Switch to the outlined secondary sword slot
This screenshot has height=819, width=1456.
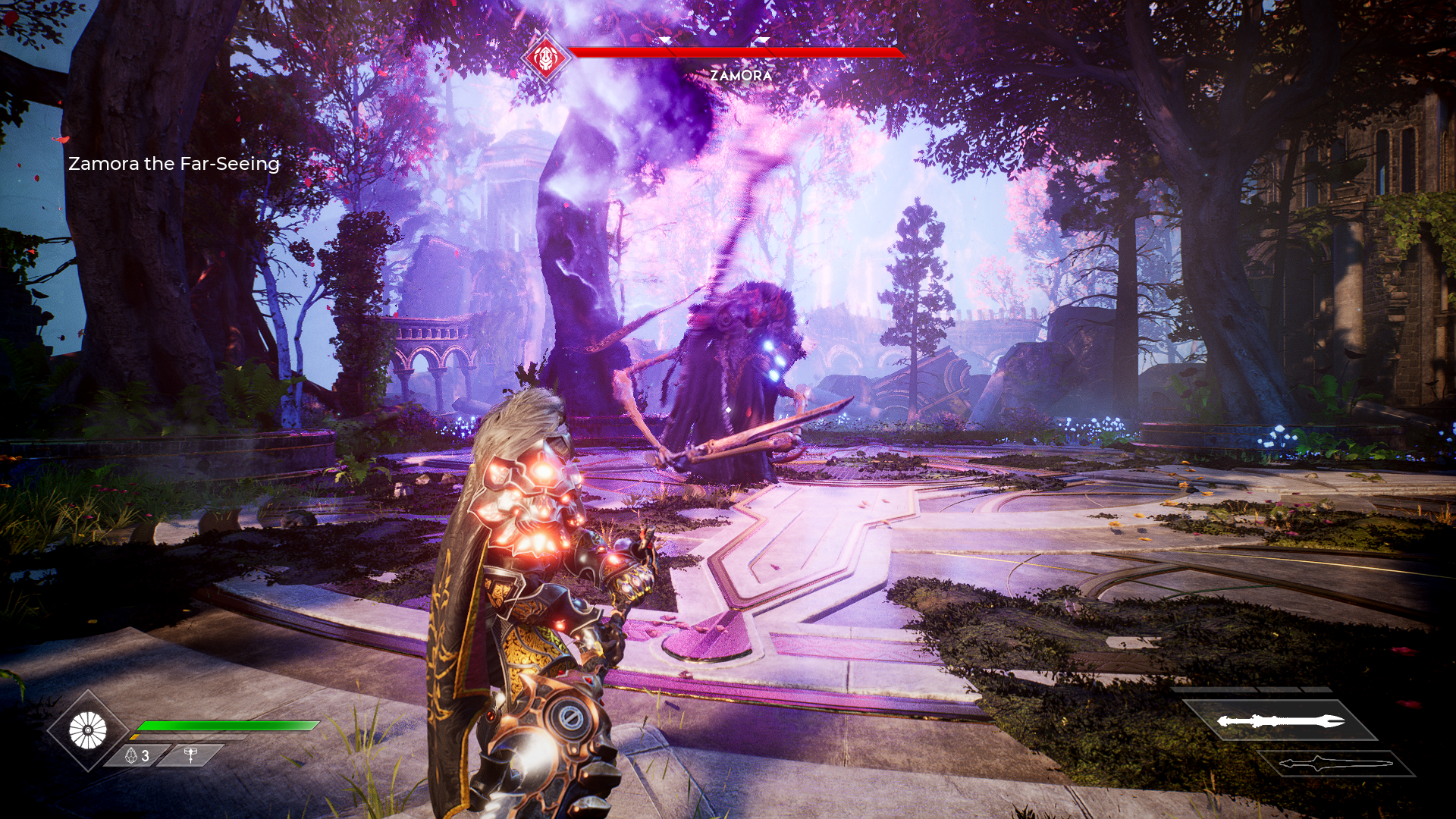1336,764
